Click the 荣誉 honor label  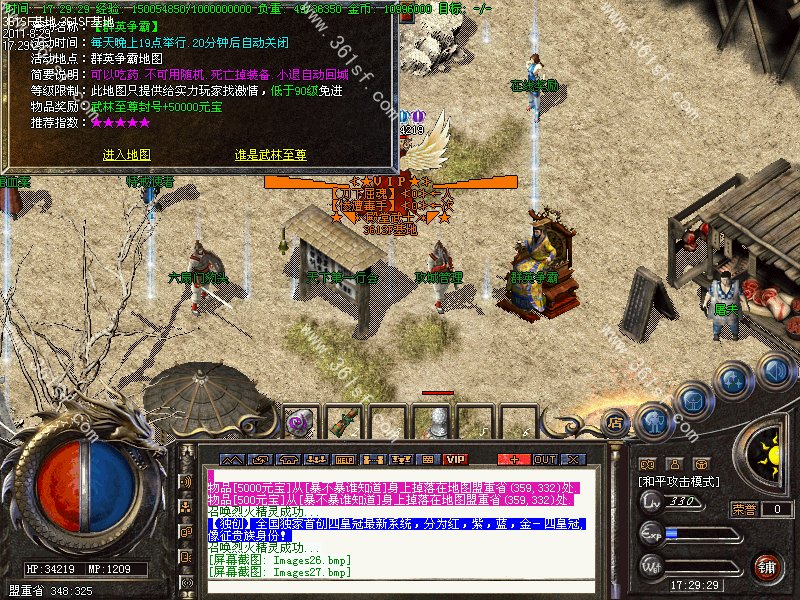743,509
